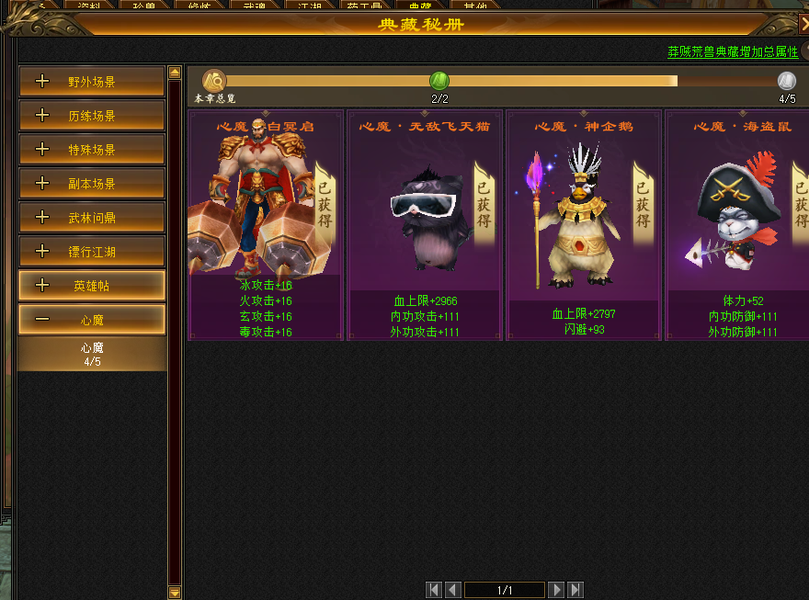Choose the 神企鹅 penguin card
This screenshot has width=809, height=600.
tap(583, 225)
